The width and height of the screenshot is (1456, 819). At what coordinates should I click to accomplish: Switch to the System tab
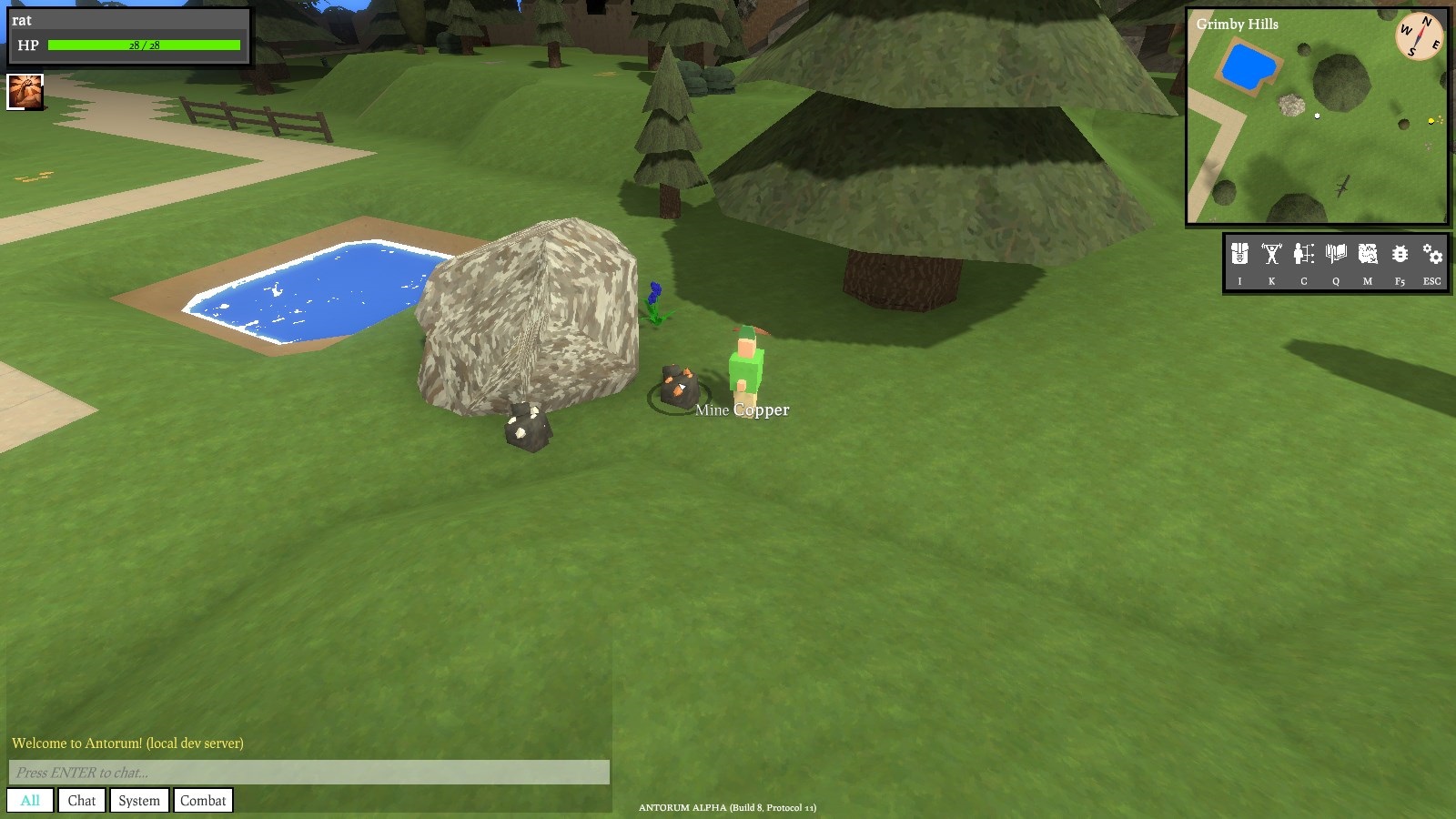139,801
